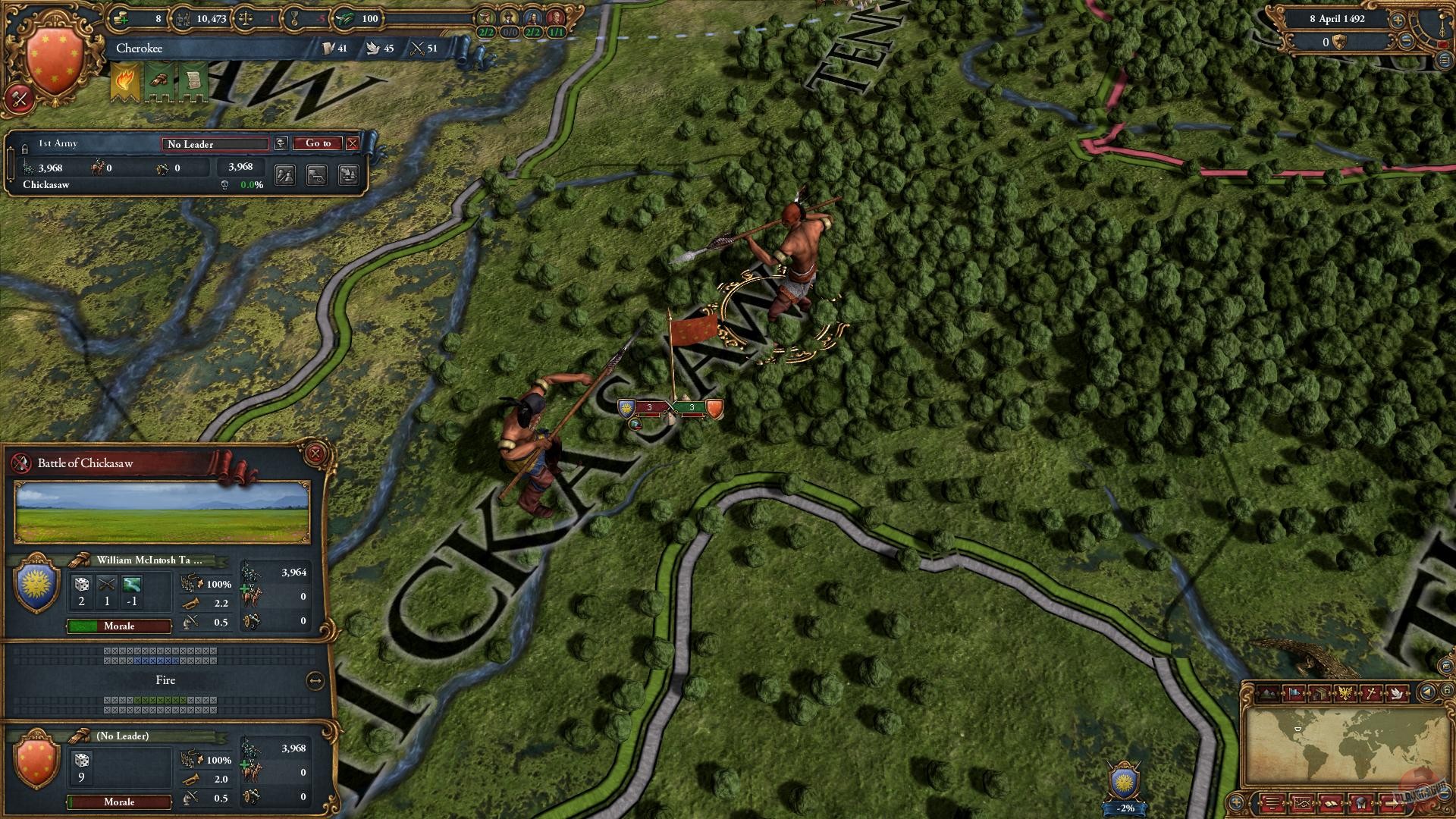1456x819 pixels.
Task: Select the religious map mode cross icon
Action: [x=1371, y=692]
